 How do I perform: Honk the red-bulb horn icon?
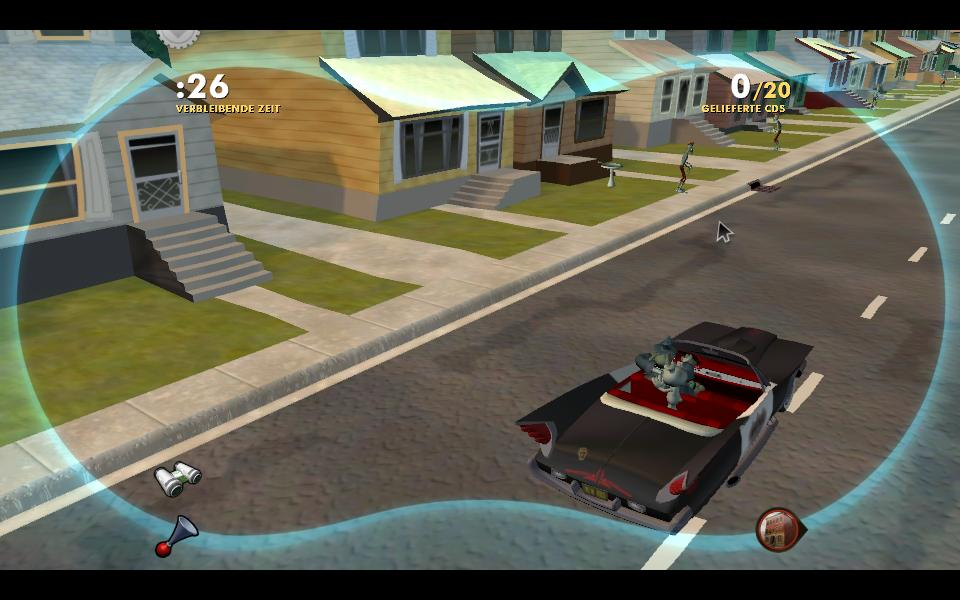[176, 535]
